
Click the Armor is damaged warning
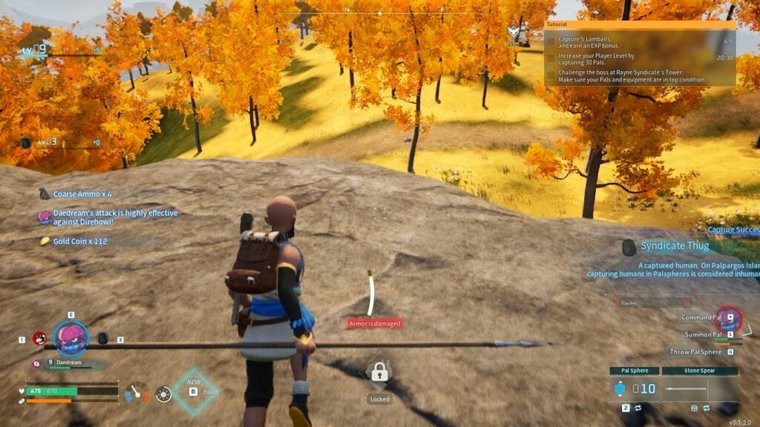click(x=371, y=323)
